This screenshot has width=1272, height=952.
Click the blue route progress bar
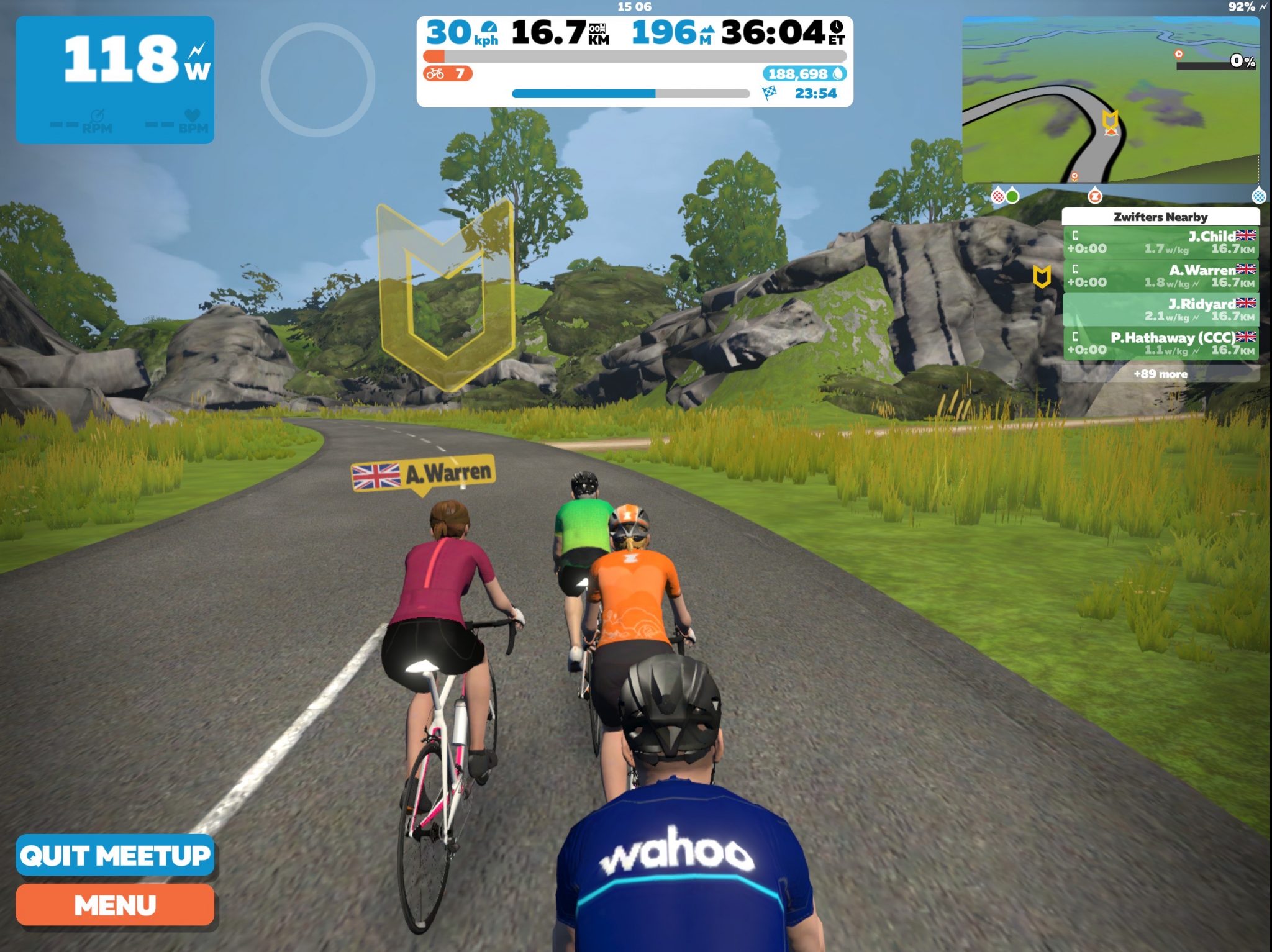pos(584,92)
